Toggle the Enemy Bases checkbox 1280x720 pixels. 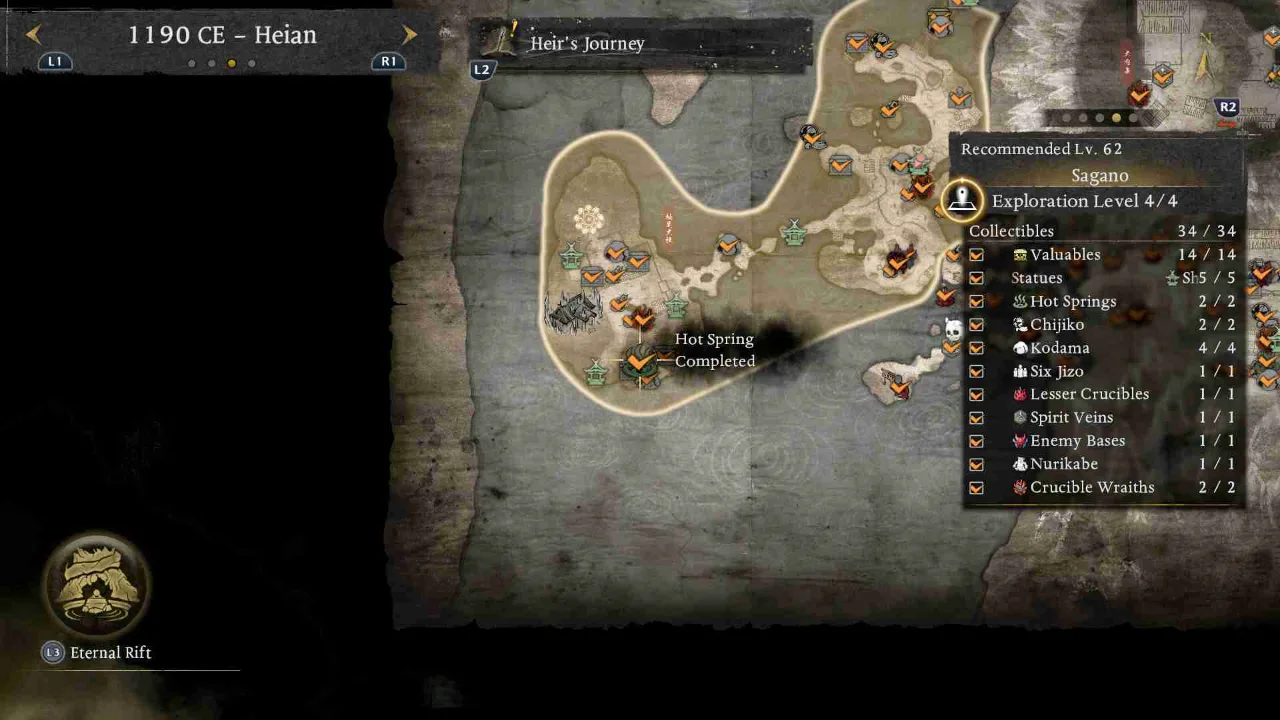976,441
